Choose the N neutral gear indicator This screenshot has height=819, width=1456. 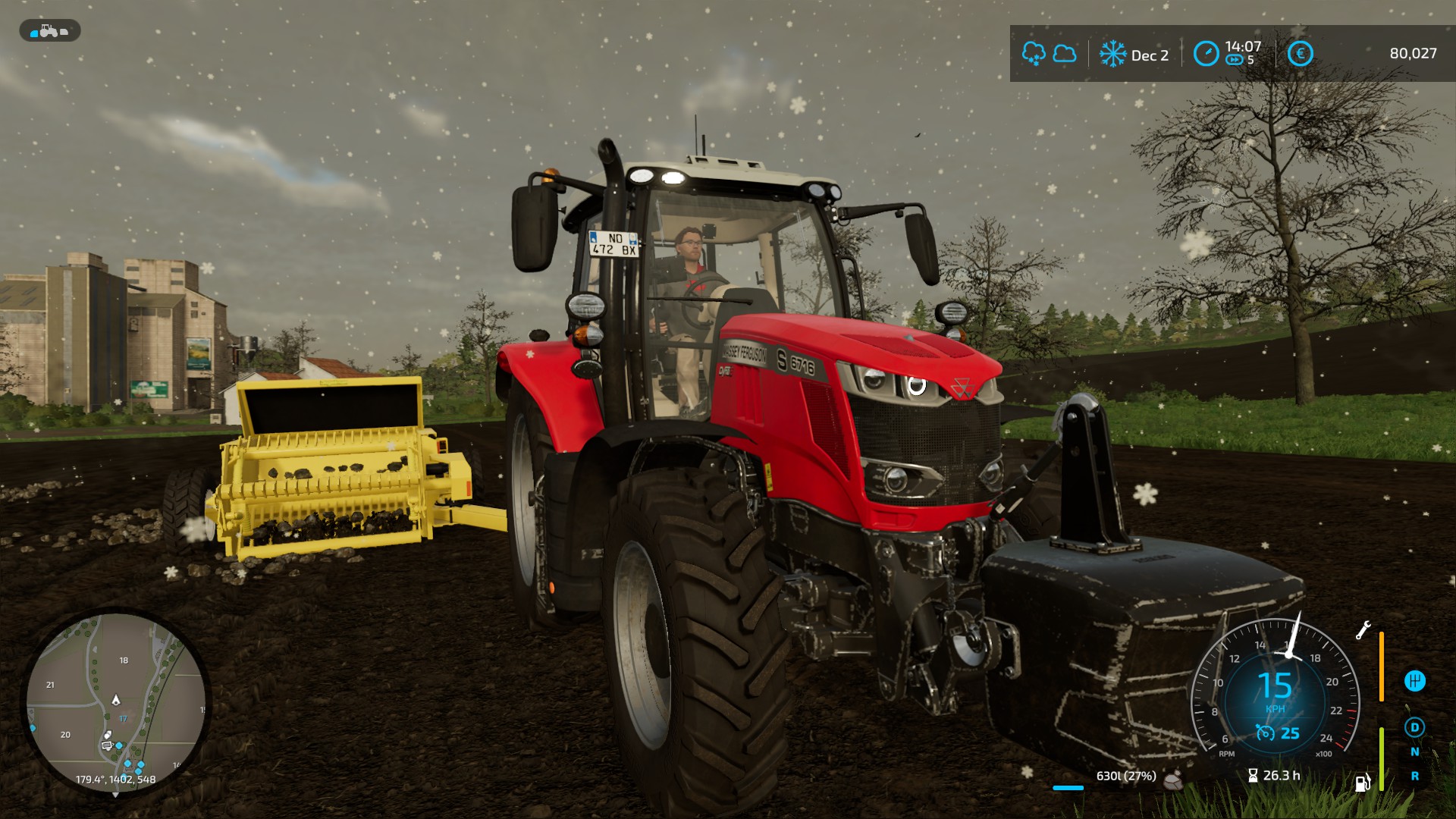[1414, 752]
